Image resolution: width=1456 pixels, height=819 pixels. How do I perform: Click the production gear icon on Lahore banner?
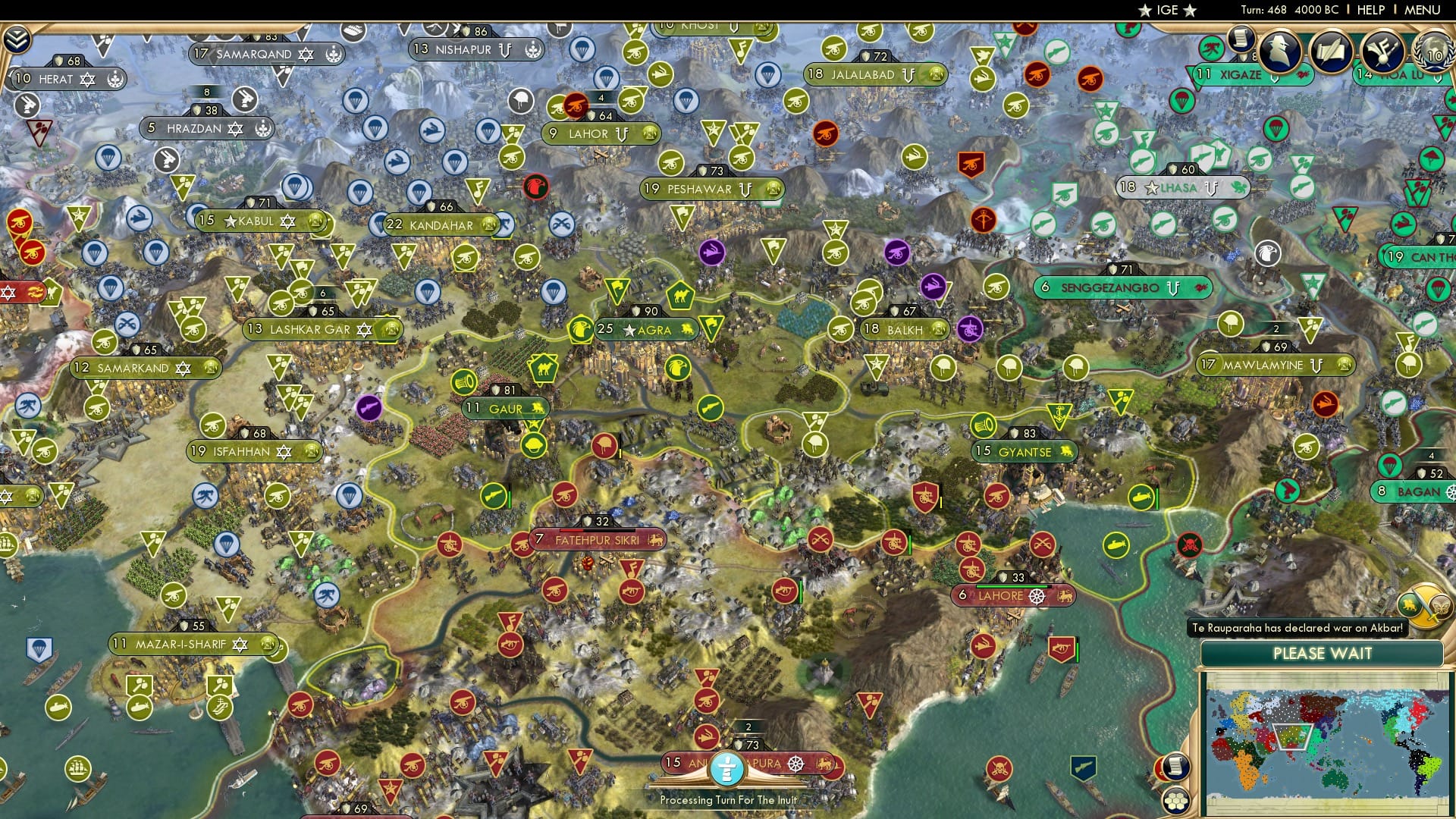[x=1037, y=596]
